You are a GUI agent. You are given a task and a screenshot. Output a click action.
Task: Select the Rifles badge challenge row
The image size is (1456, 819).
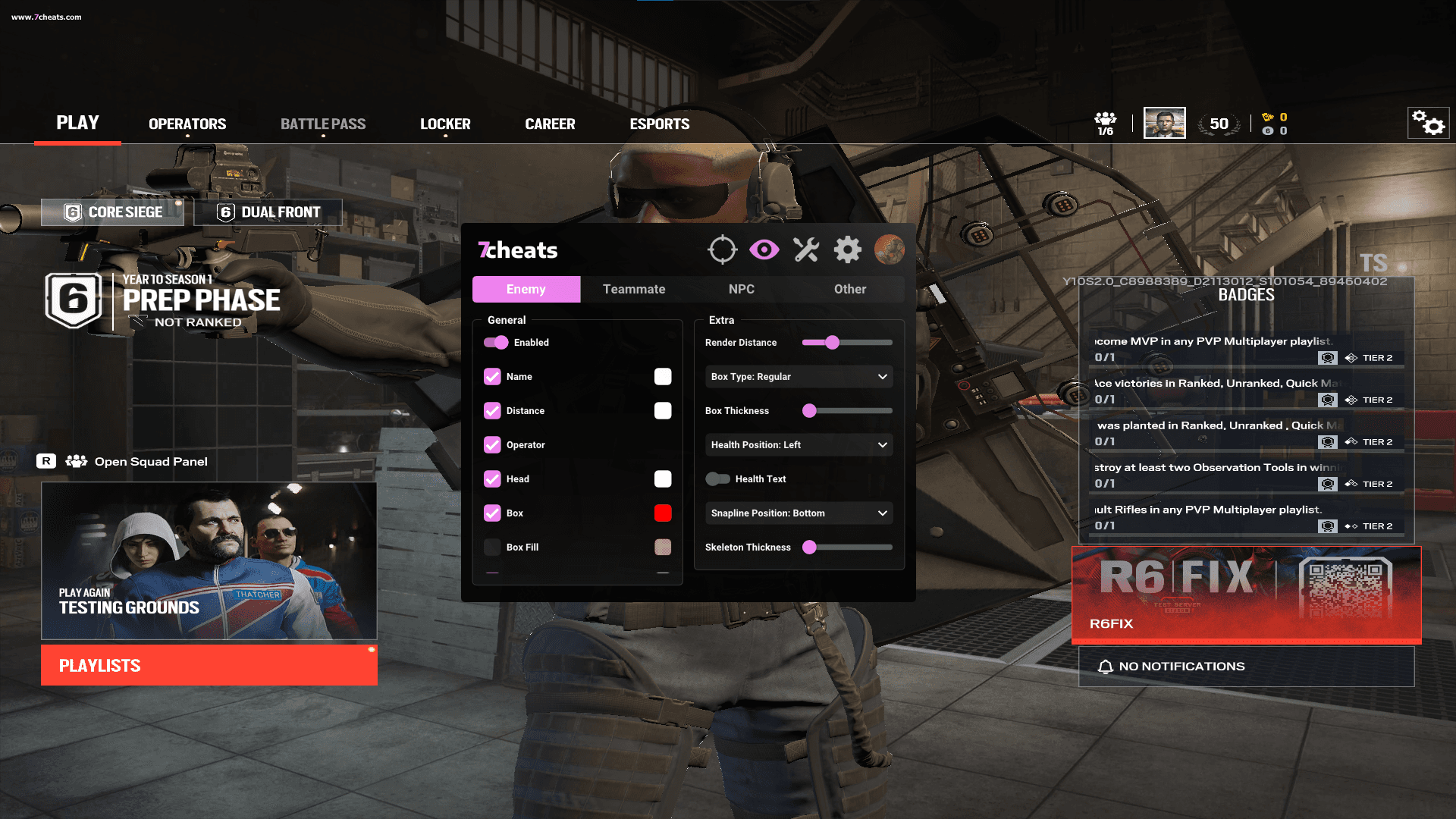1246,517
